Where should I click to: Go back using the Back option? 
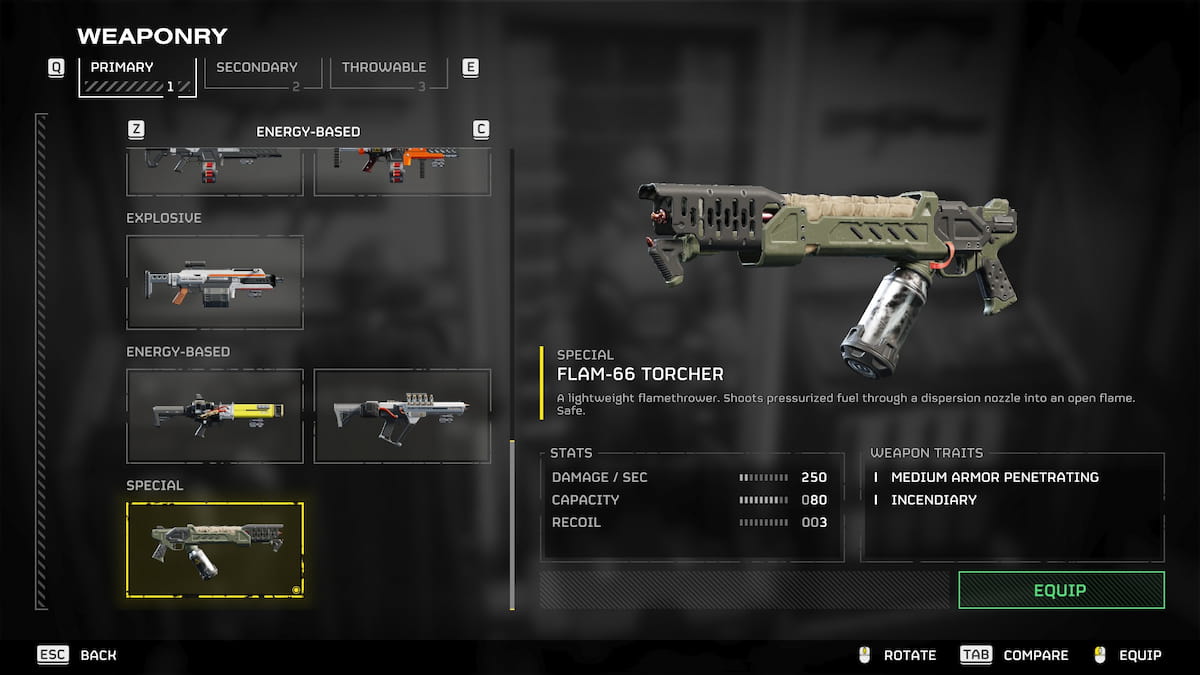(x=78, y=655)
